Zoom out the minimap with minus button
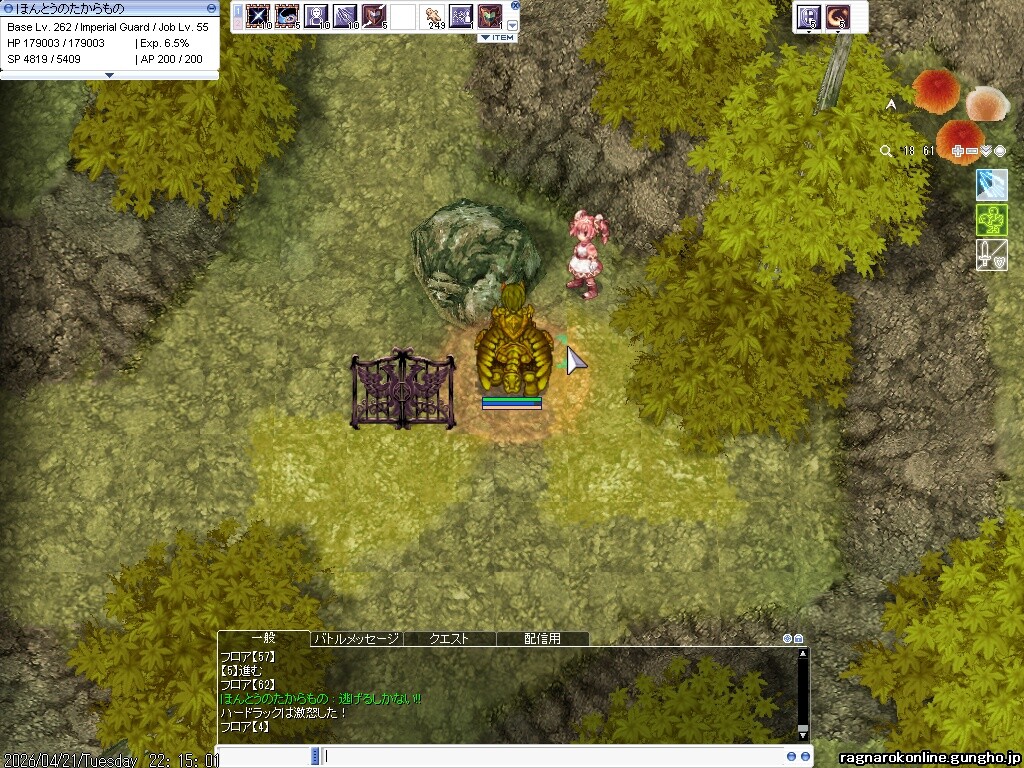 972,151
